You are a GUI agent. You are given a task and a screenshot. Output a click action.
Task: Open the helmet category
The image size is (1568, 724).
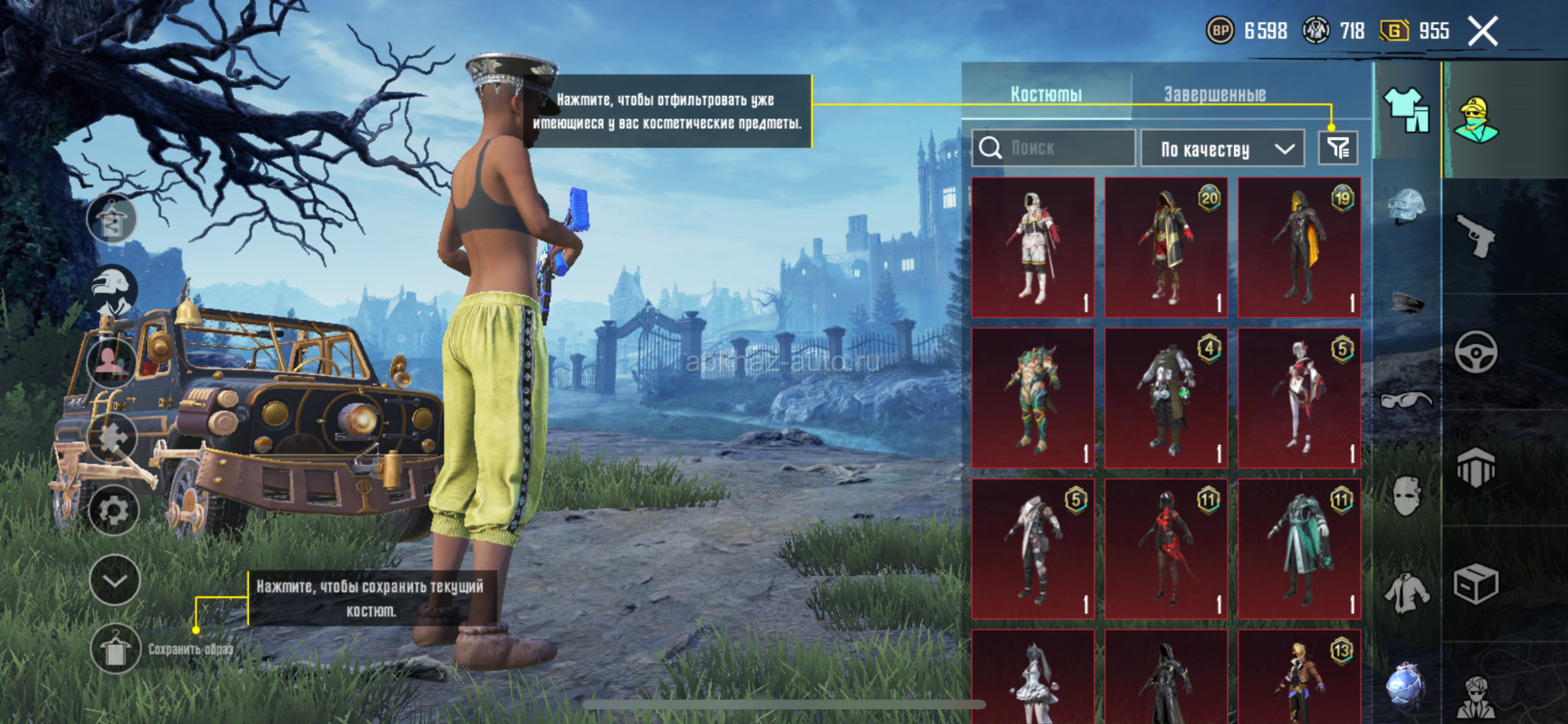click(x=1406, y=206)
